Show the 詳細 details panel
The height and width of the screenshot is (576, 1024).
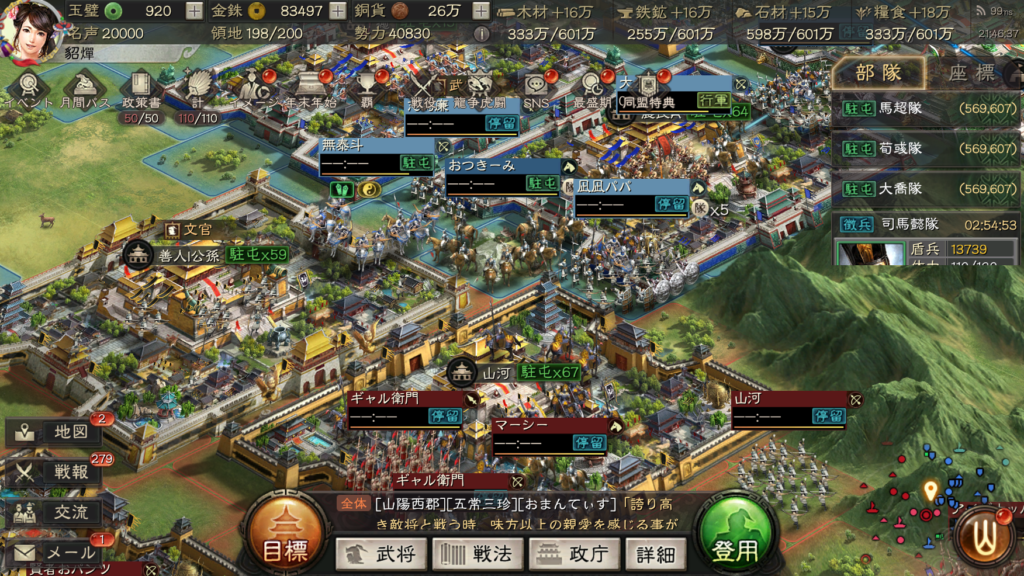pyautogui.click(x=655, y=553)
